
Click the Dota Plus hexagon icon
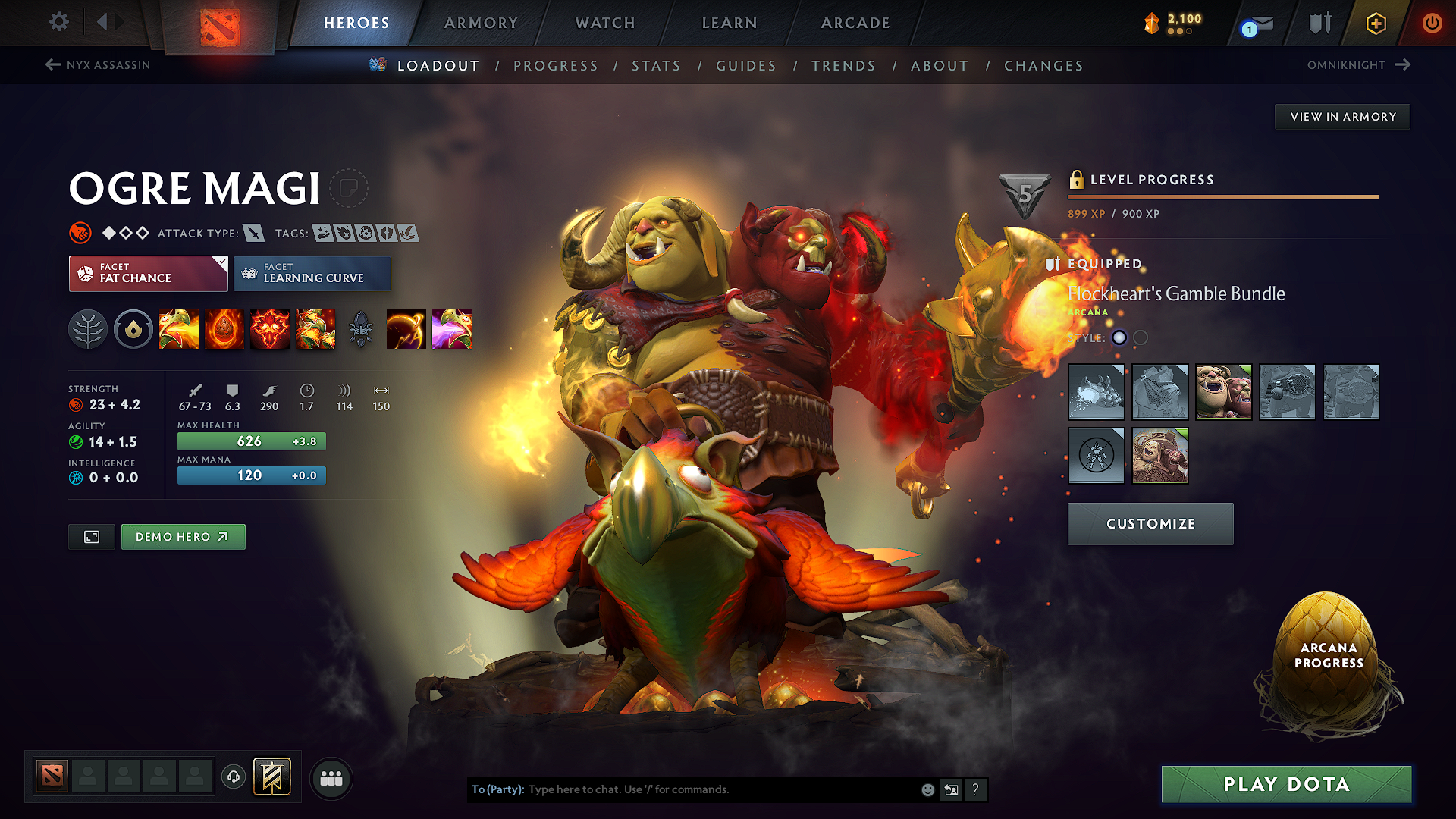coord(1375,23)
